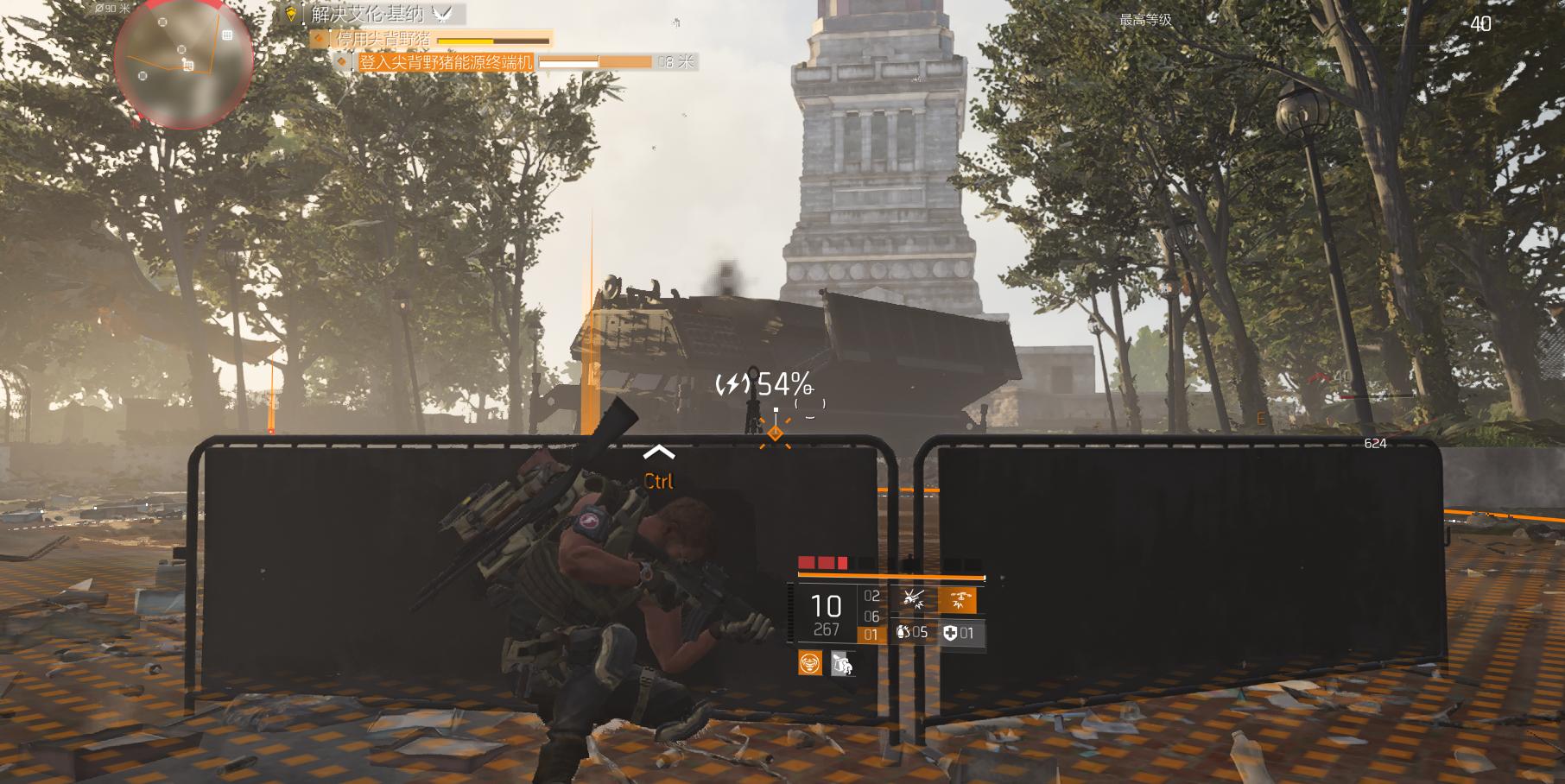
Task: Select the grenade slot showing 05
Action: pyautogui.click(x=912, y=633)
